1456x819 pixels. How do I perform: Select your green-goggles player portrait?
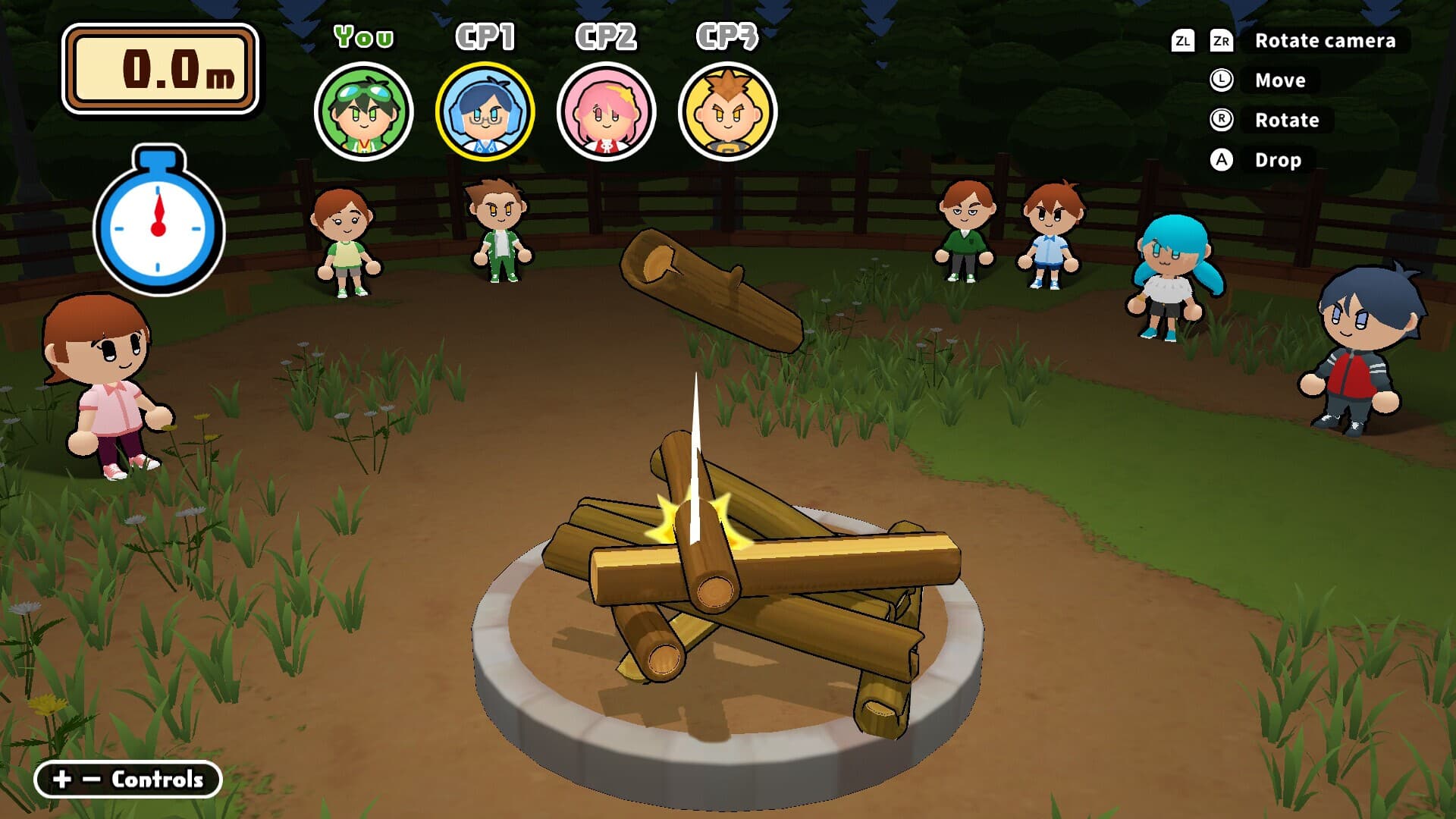(x=363, y=111)
